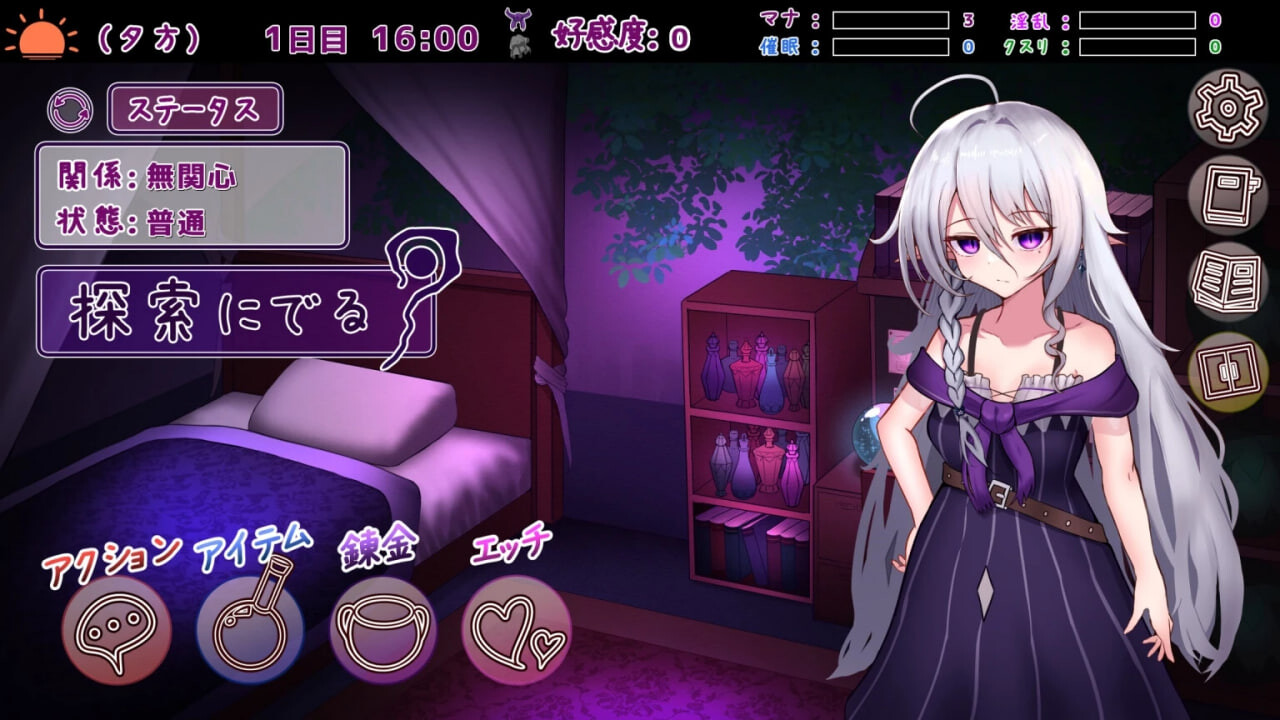
Task: Click the small creature icon left of 好感度
Action: (x=518, y=44)
